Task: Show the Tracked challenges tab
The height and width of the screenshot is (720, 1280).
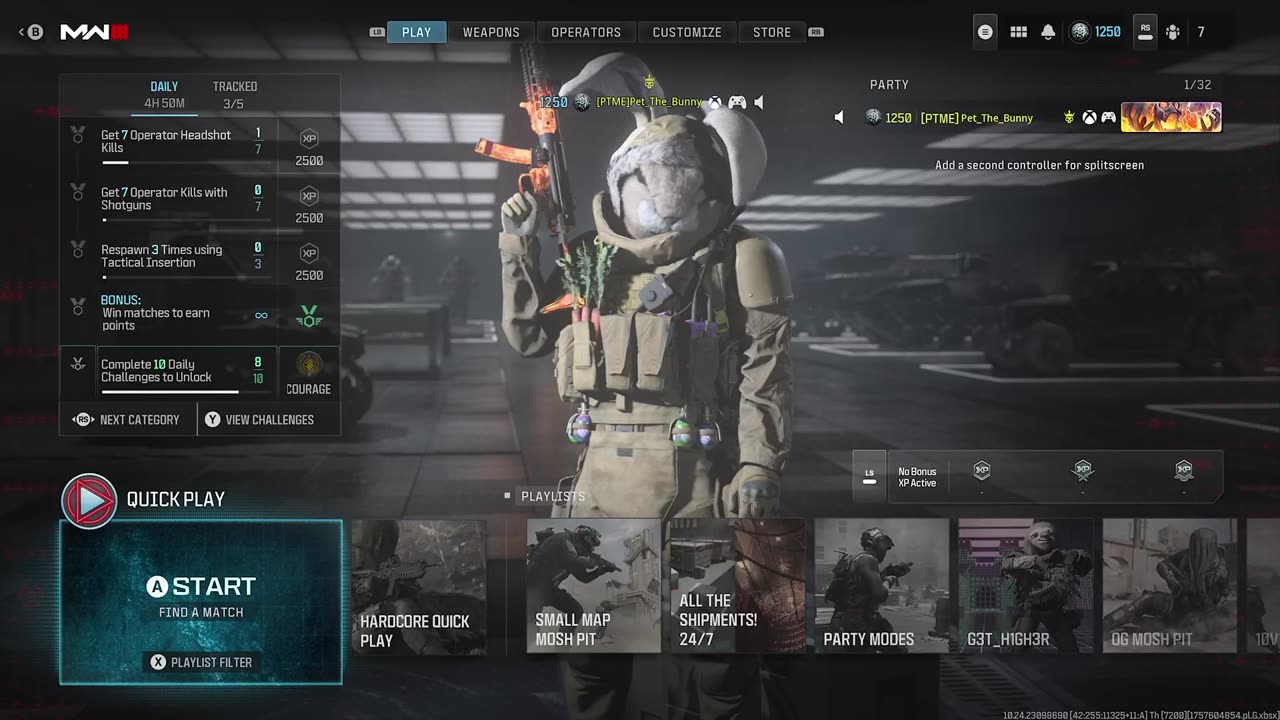Action: (x=234, y=94)
